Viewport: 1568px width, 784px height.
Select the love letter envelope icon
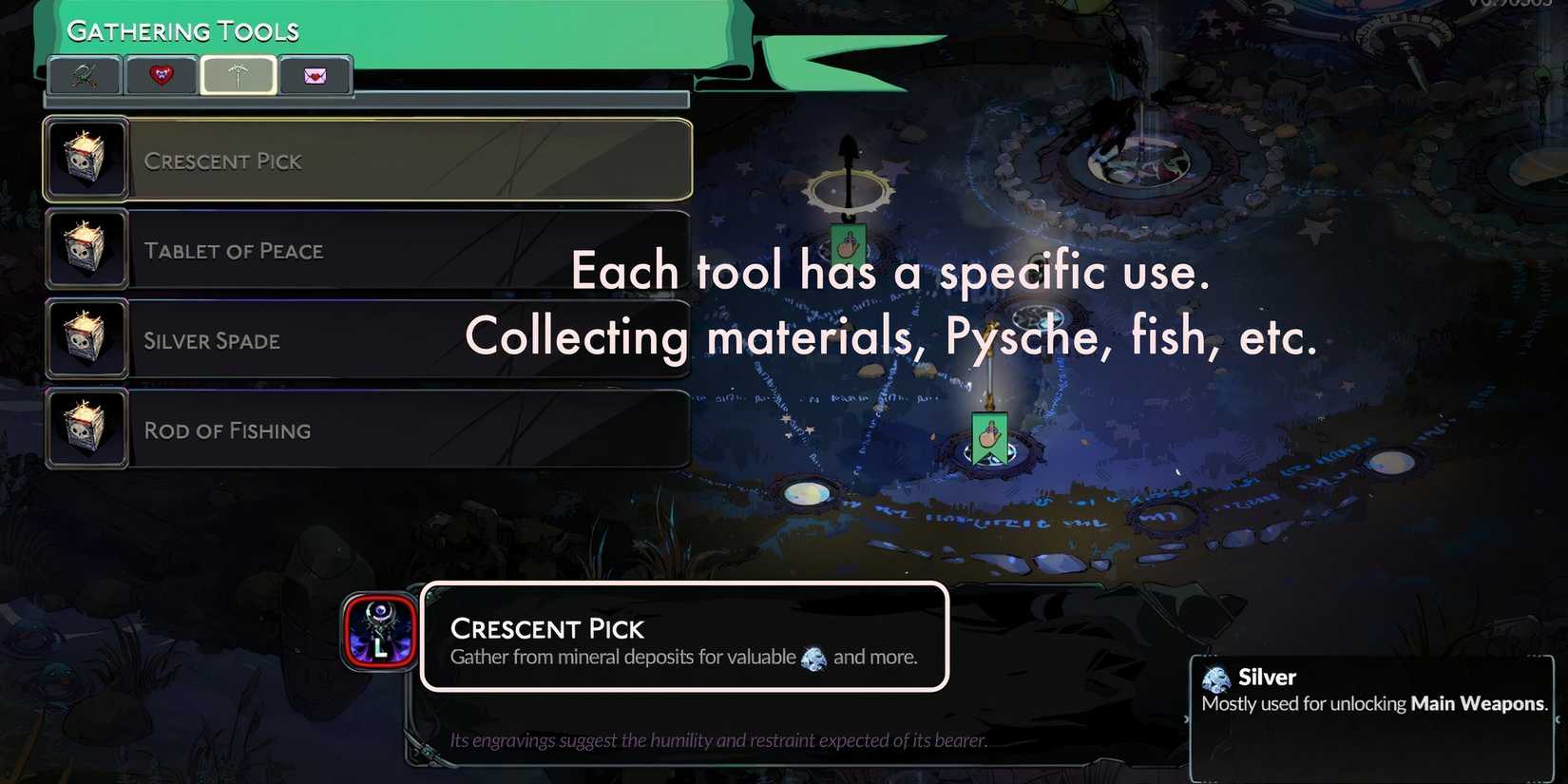316,75
